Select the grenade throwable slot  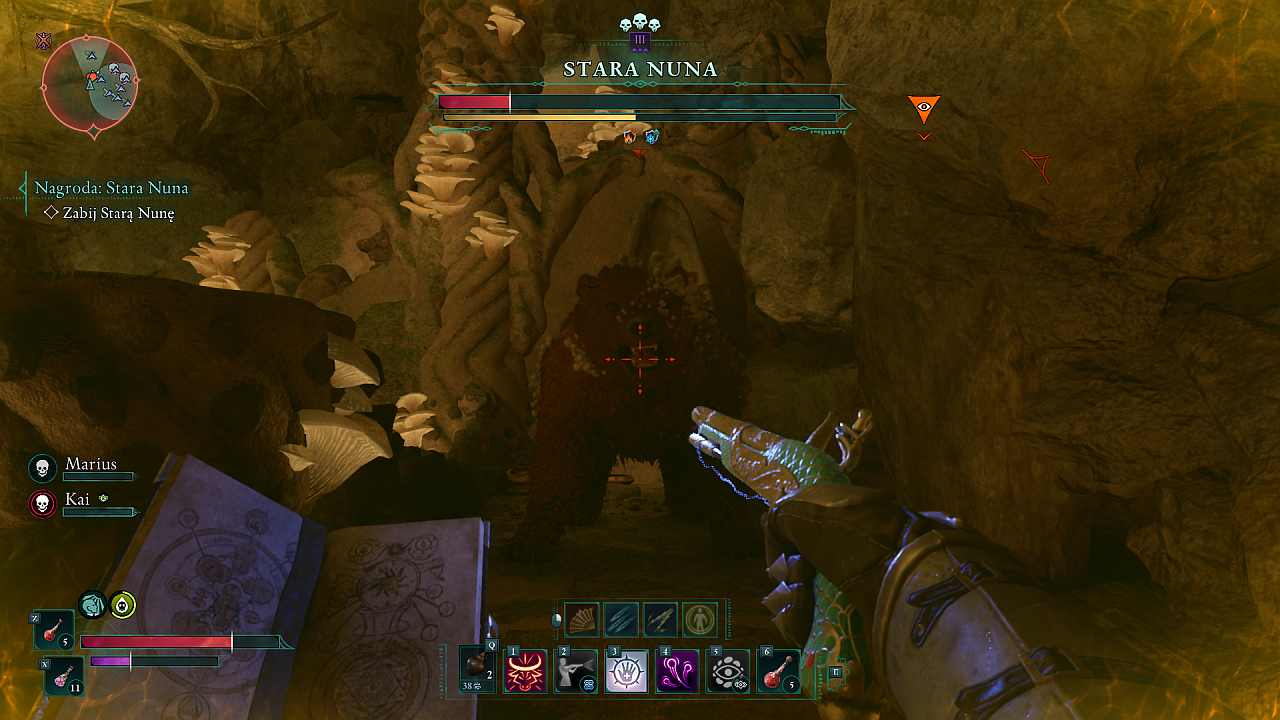pos(477,669)
